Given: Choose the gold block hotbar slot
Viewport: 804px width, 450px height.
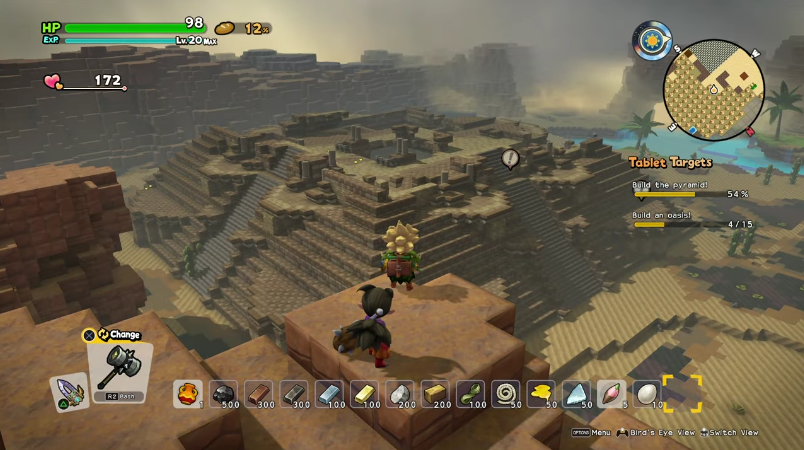Looking at the screenshot, I should tap(436, 394).
